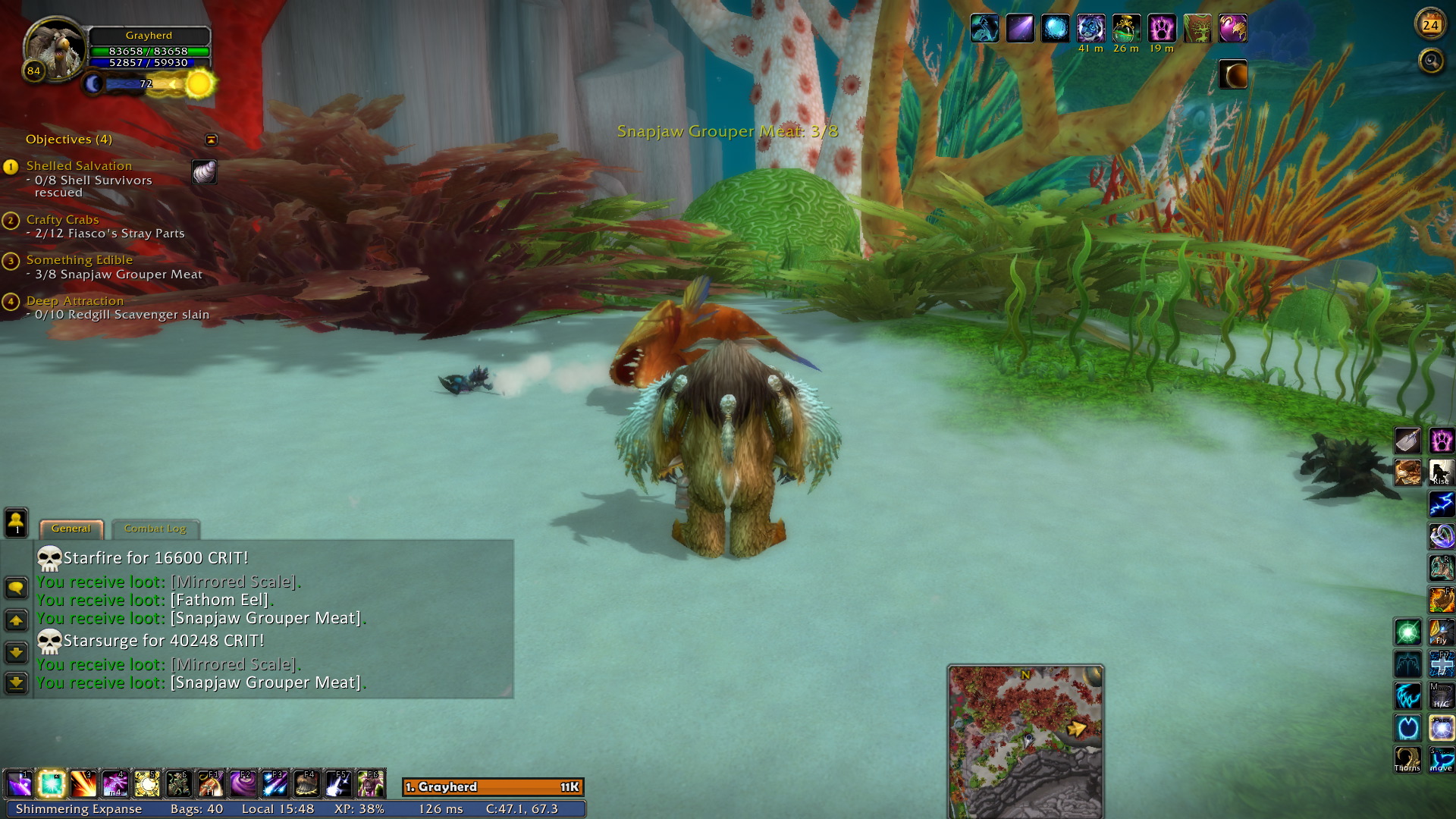
Task: Collapse the Objectives tracker
Action: point(211,140)
